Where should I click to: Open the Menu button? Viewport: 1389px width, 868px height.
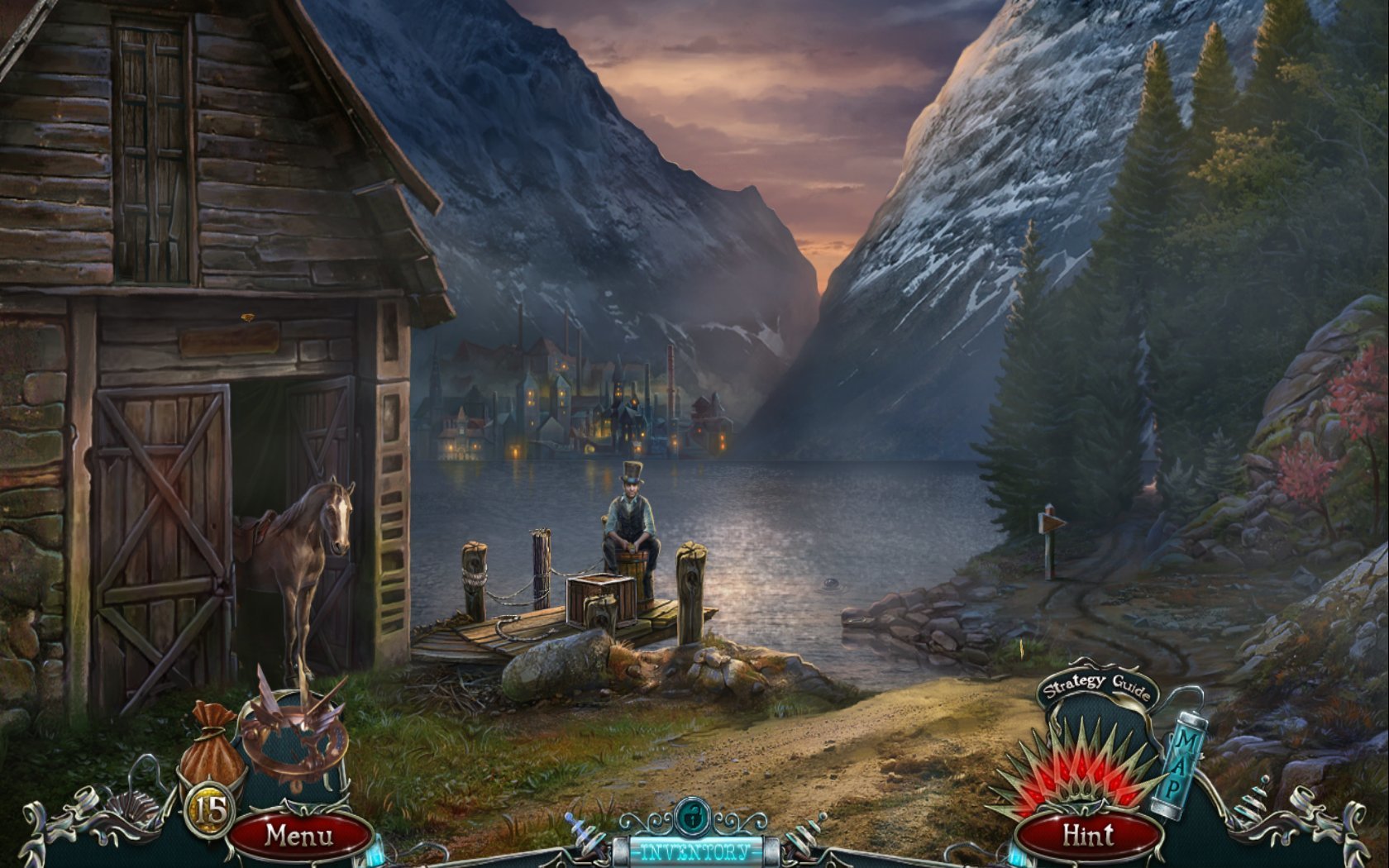click(x=299, y=836)
